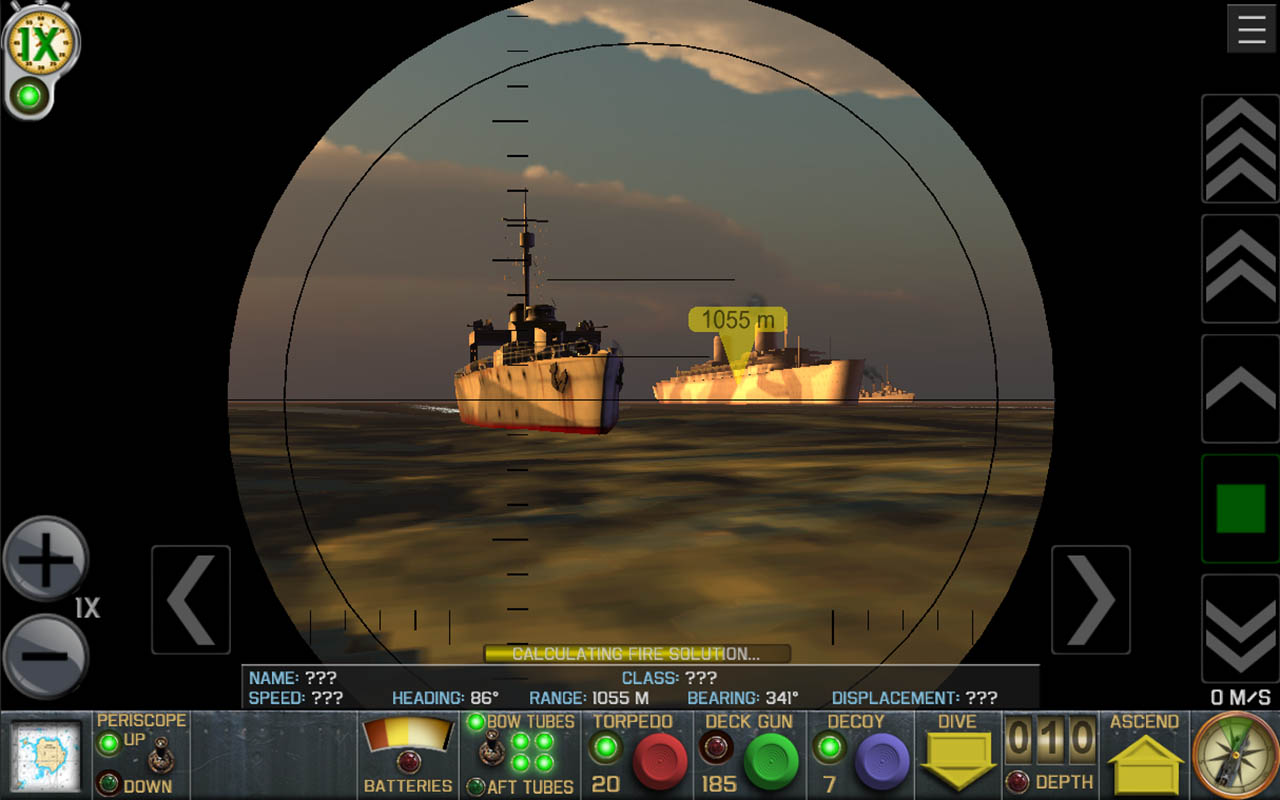
Task: Flip the bow/aft tubes selector switch
Action: point(490,750)
